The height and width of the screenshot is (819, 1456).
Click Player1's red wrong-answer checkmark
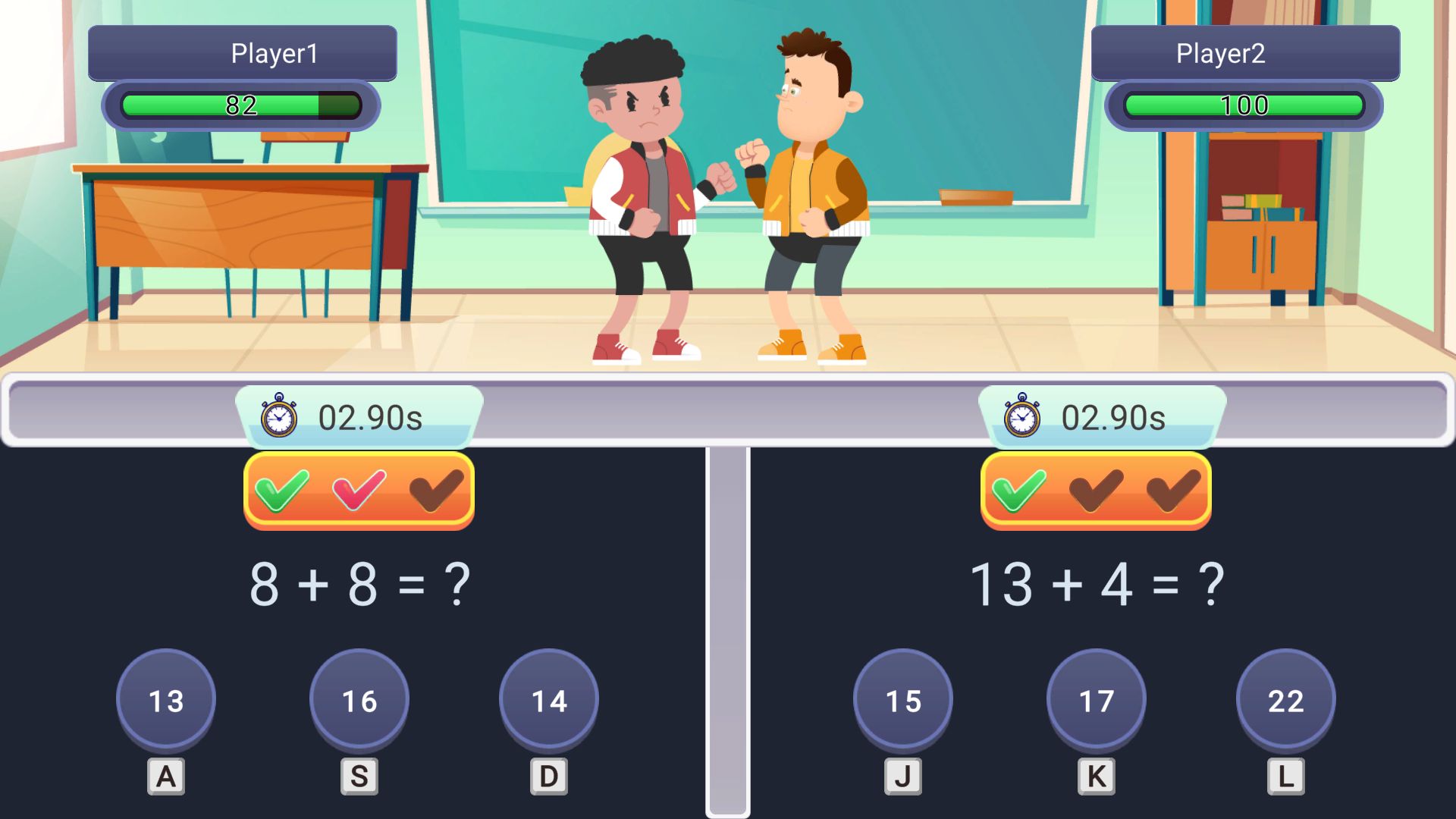pos(358,491)
